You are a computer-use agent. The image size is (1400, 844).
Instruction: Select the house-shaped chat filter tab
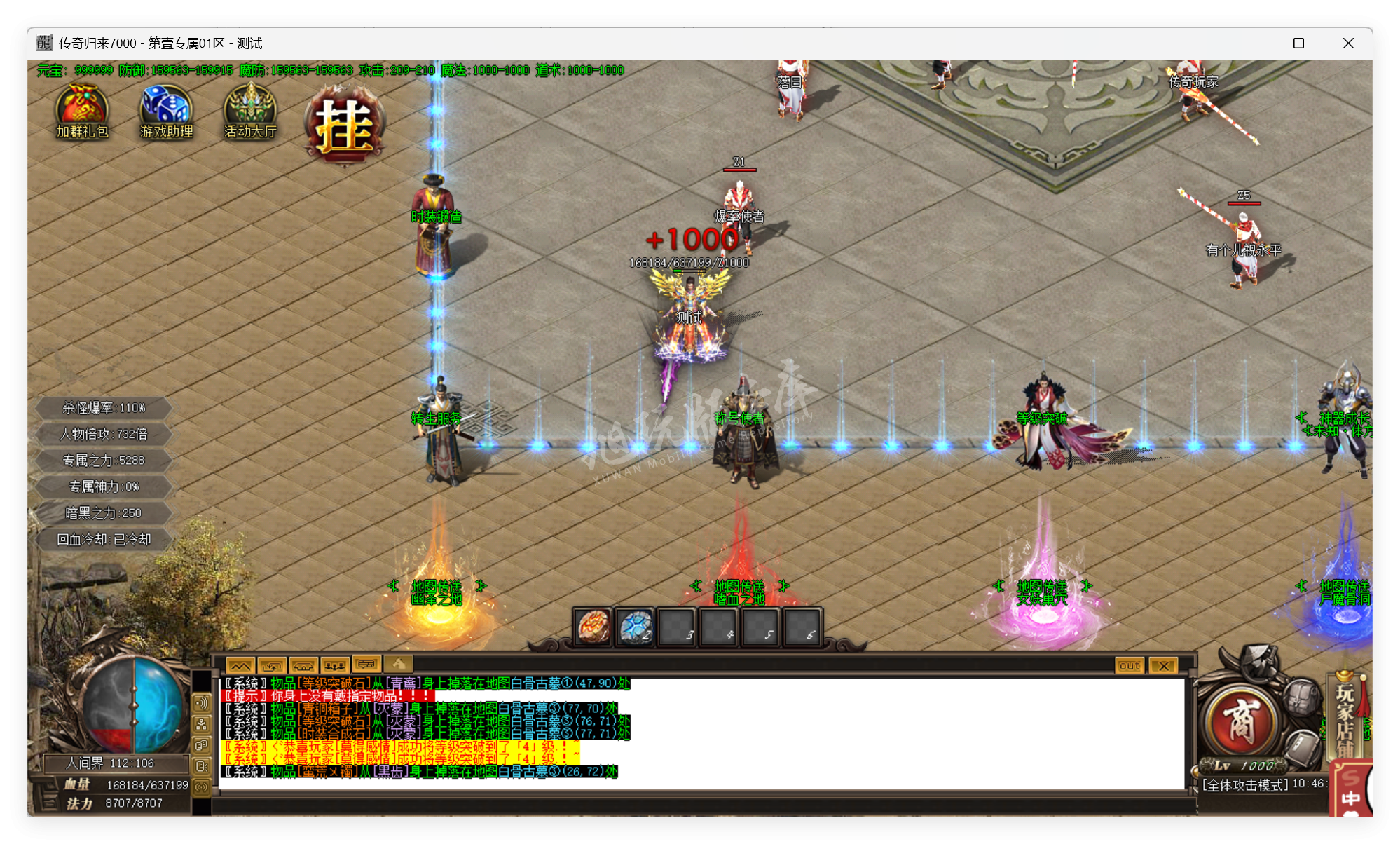coord(304,665)
